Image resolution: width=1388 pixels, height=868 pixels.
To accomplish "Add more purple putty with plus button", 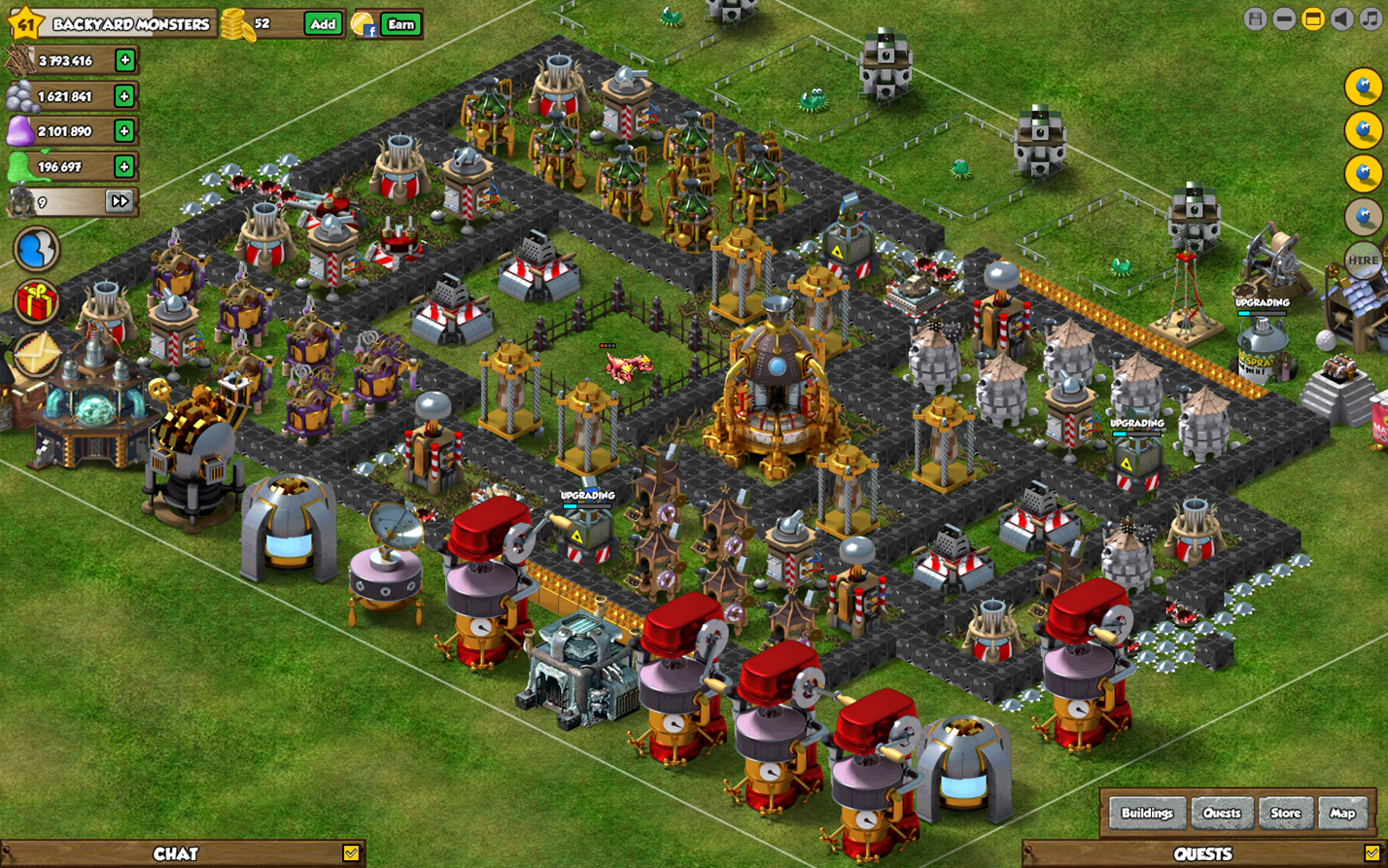I will point(124,130).
